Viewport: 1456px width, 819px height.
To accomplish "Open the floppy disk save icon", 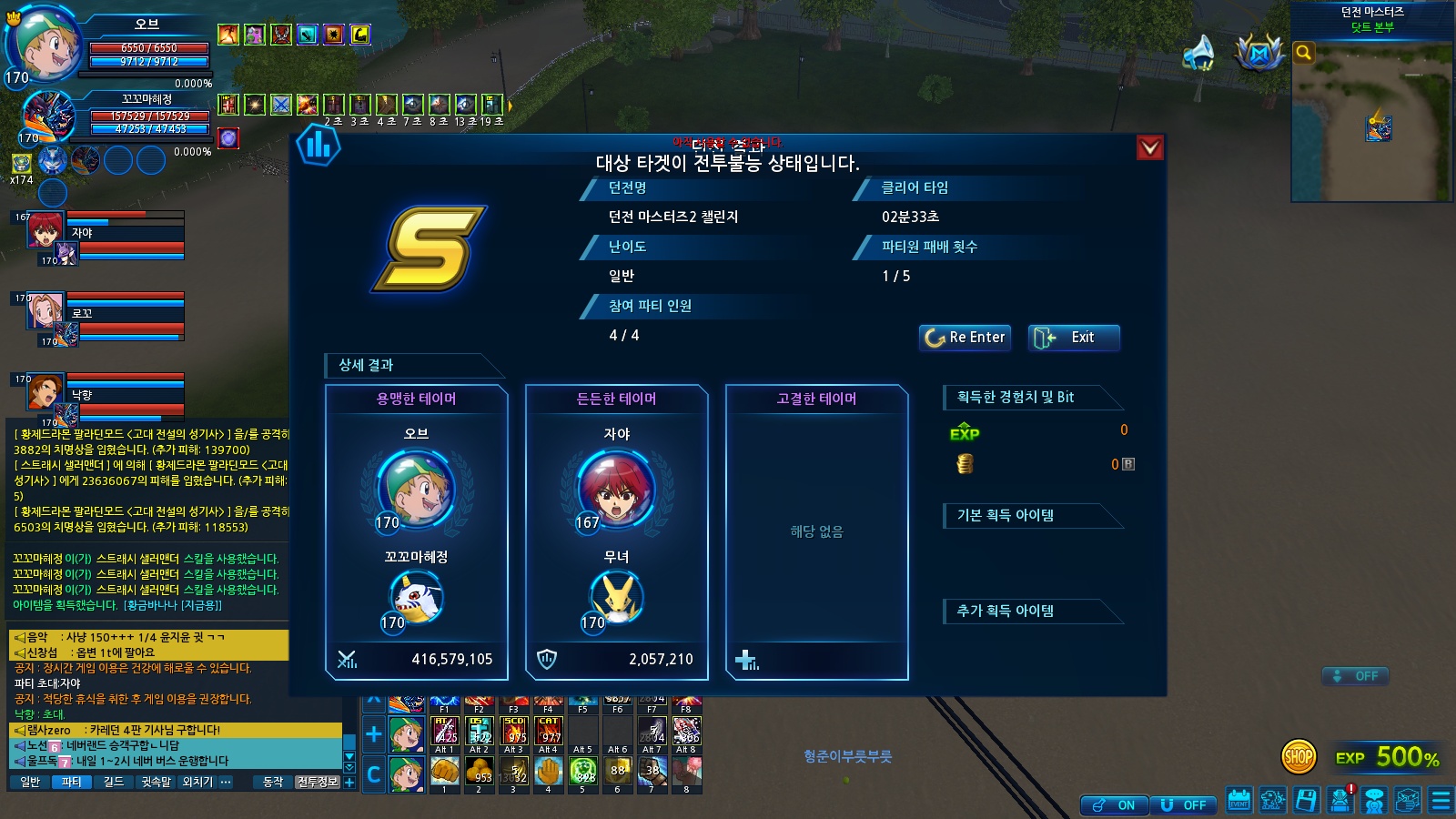I will tap(1307, 801).
